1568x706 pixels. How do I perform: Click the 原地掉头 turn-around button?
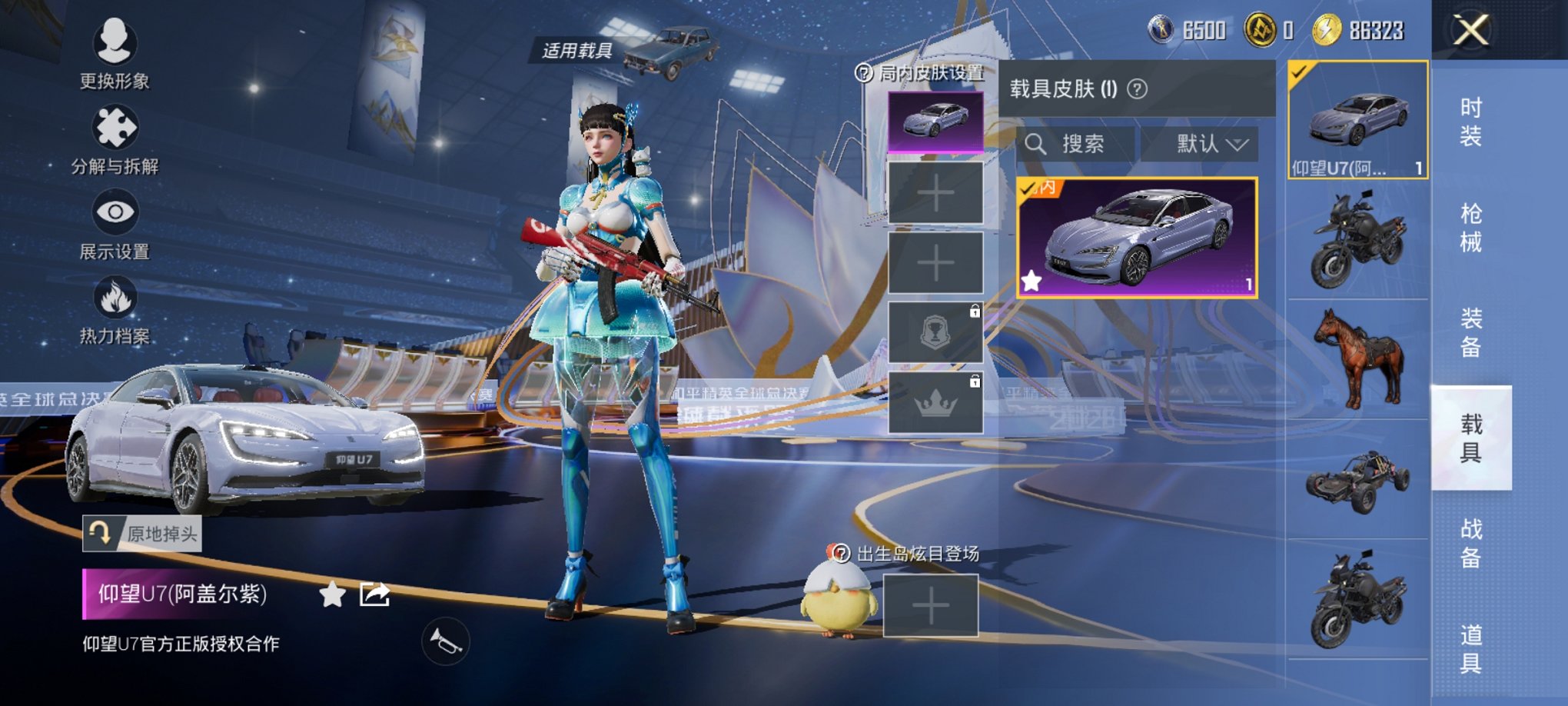click(x=142, y=533)
